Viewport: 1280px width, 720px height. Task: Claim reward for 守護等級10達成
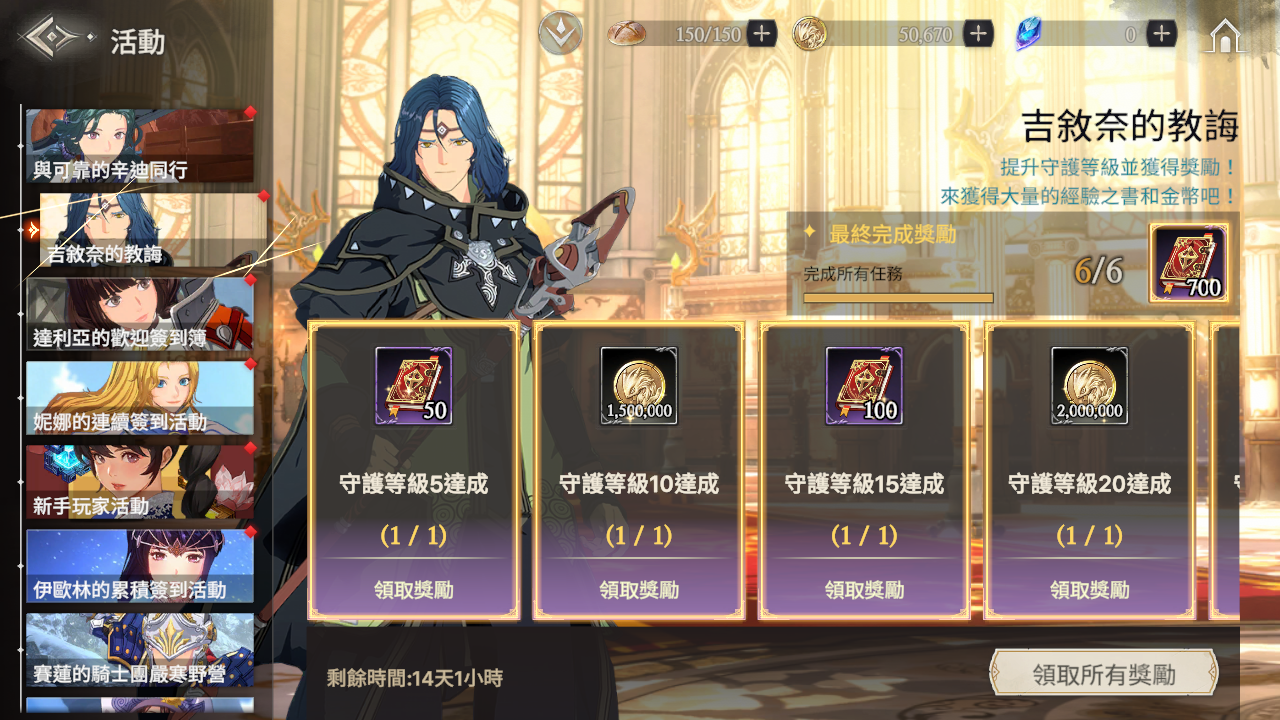pos(639,590)
